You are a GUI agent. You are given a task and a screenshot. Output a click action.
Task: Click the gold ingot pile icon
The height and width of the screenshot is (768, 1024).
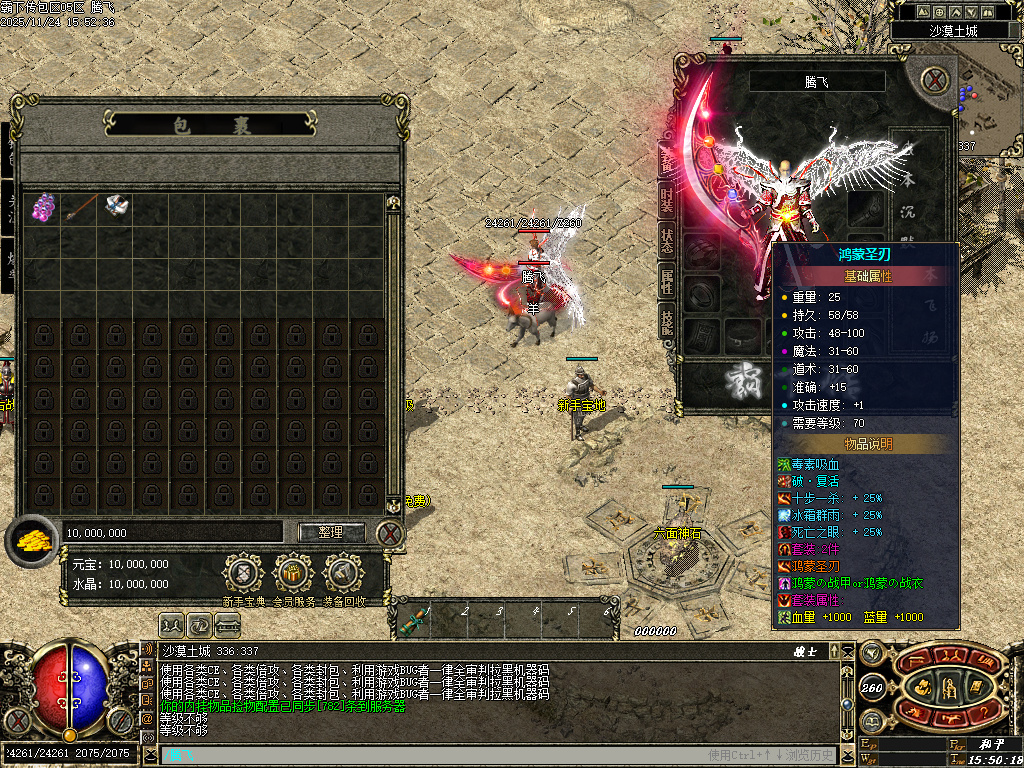(33, 538)
